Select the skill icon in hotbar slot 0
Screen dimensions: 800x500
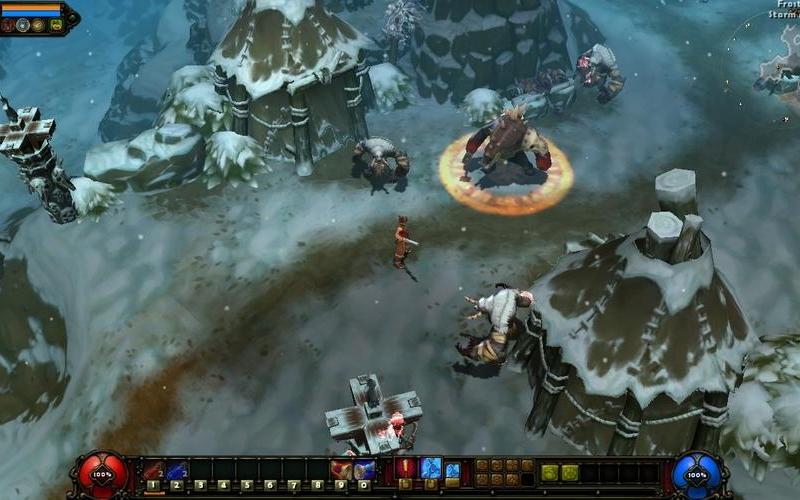pos(364,470)
